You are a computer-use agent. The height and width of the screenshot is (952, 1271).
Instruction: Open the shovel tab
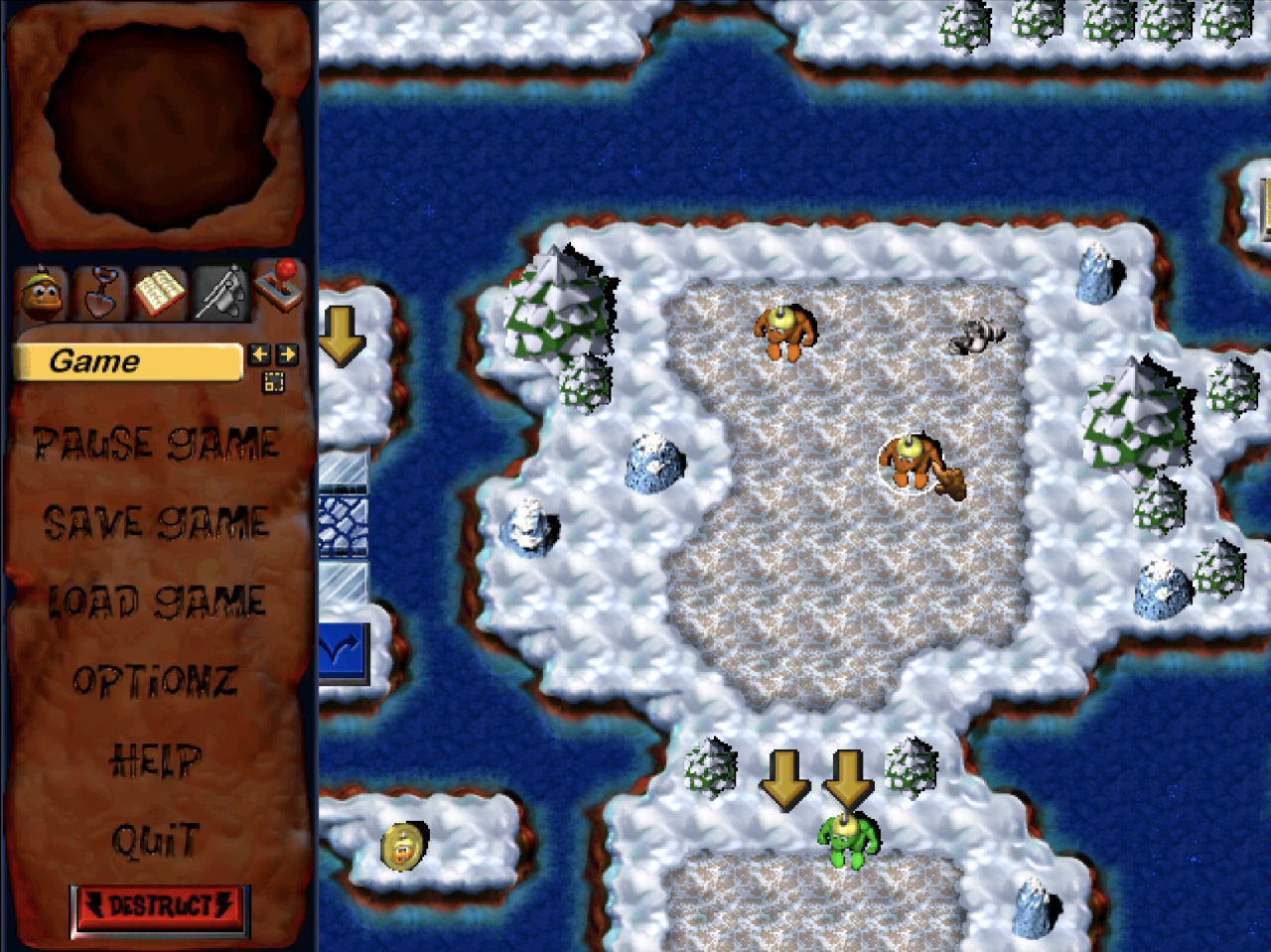coord(101,293)
